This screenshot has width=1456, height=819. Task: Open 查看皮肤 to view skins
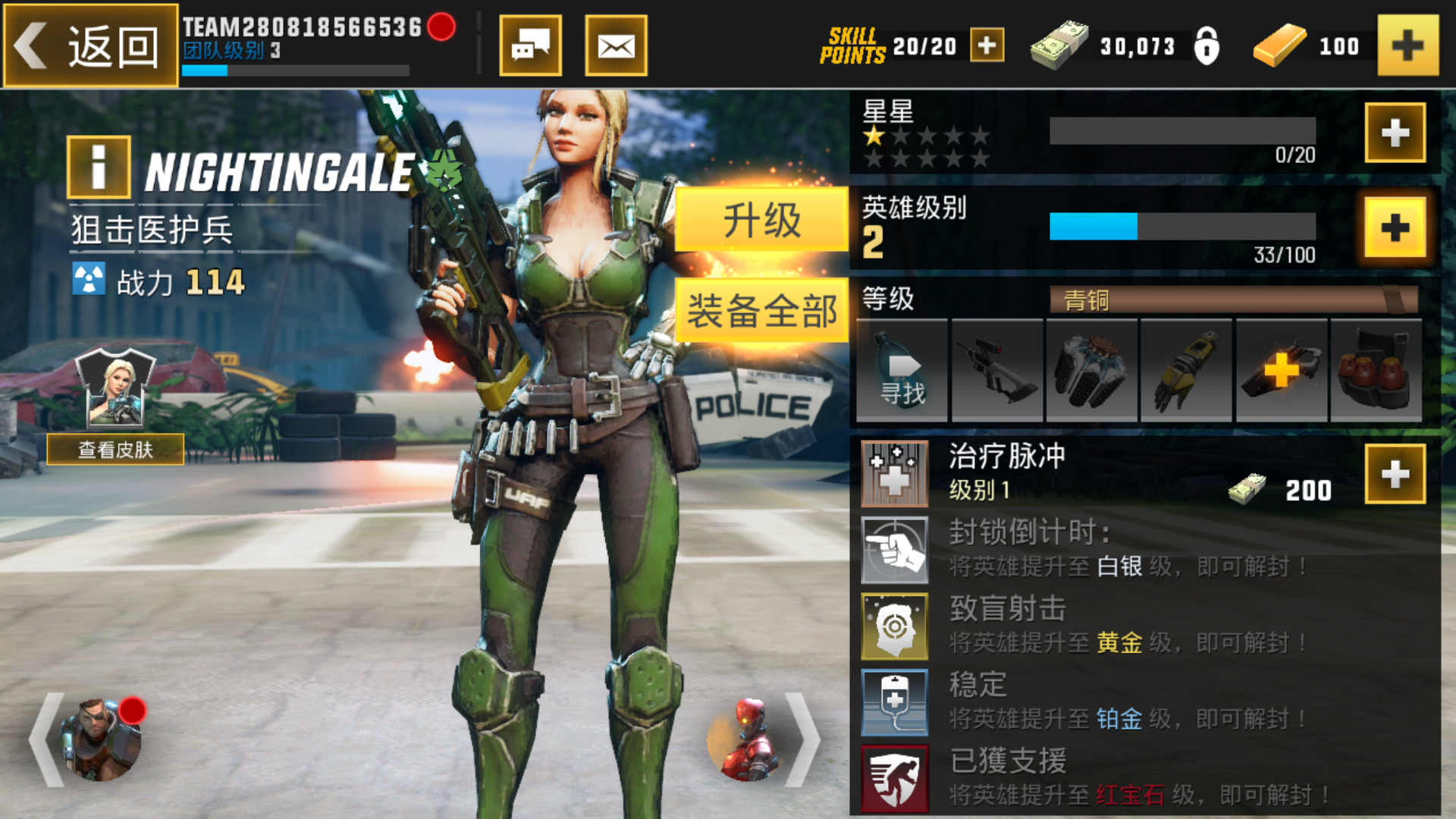pos(117,450)
